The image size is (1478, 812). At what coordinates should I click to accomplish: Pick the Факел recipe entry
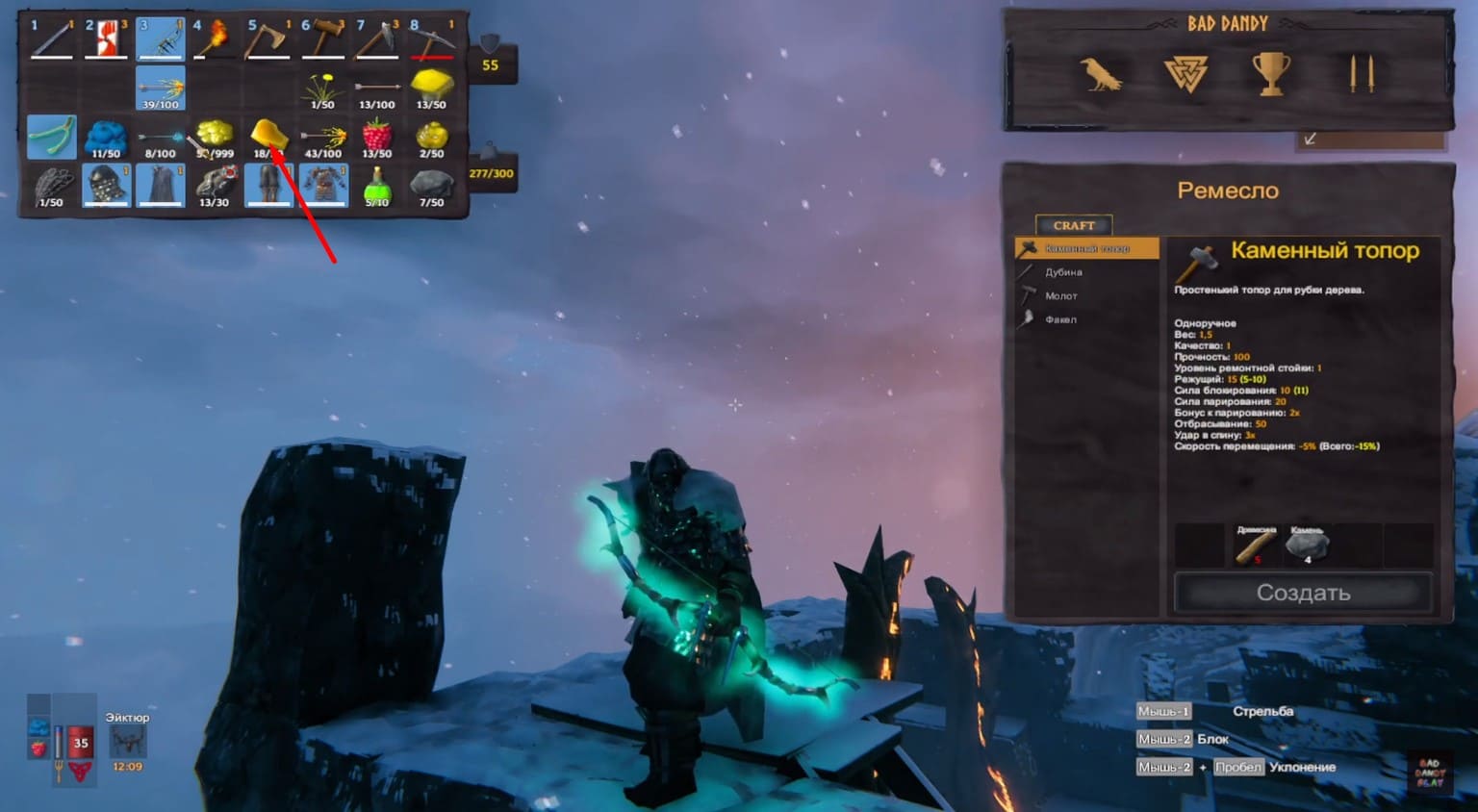1060,319
